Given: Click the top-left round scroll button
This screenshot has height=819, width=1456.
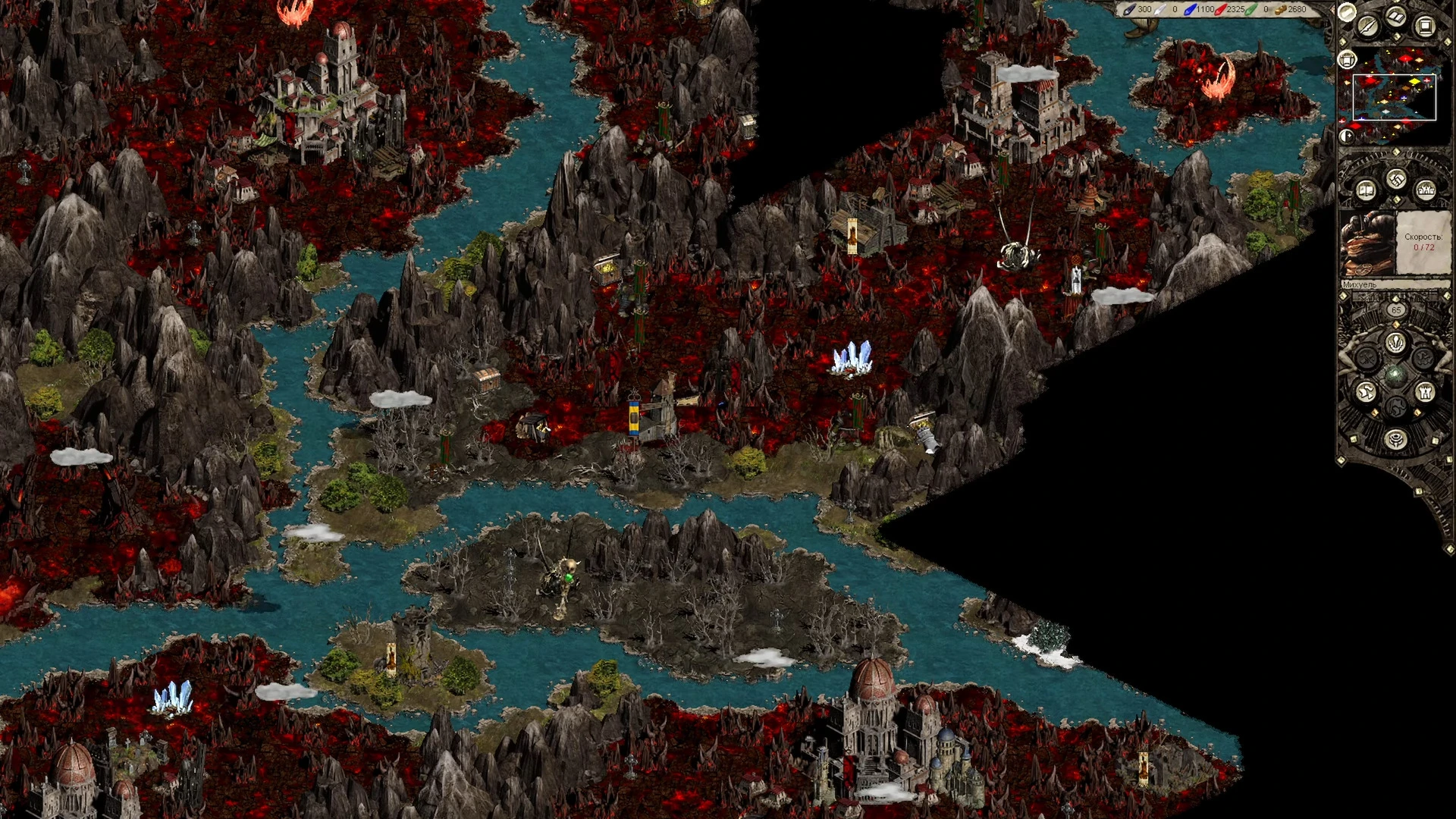Looking at the screenshot, I should click(1347, 12).
